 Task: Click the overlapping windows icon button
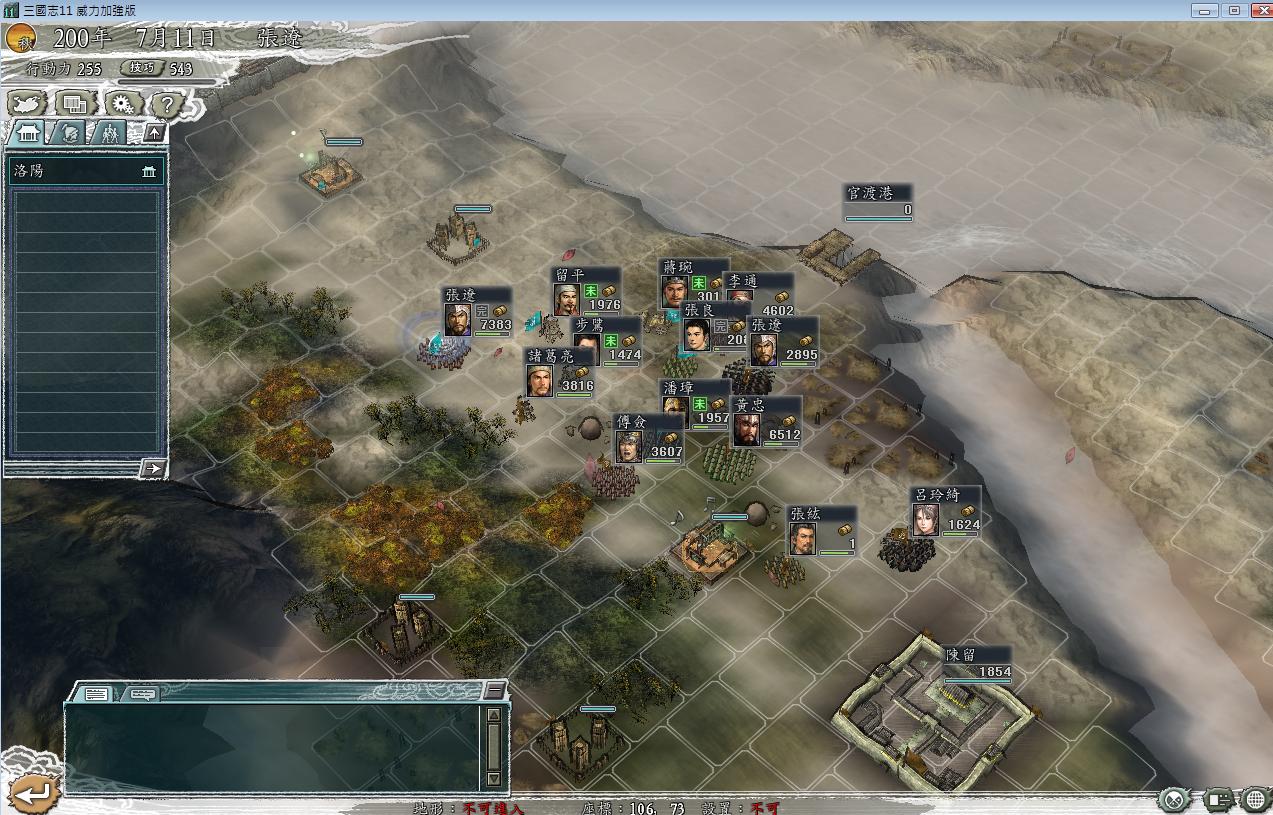click(74, 103)
